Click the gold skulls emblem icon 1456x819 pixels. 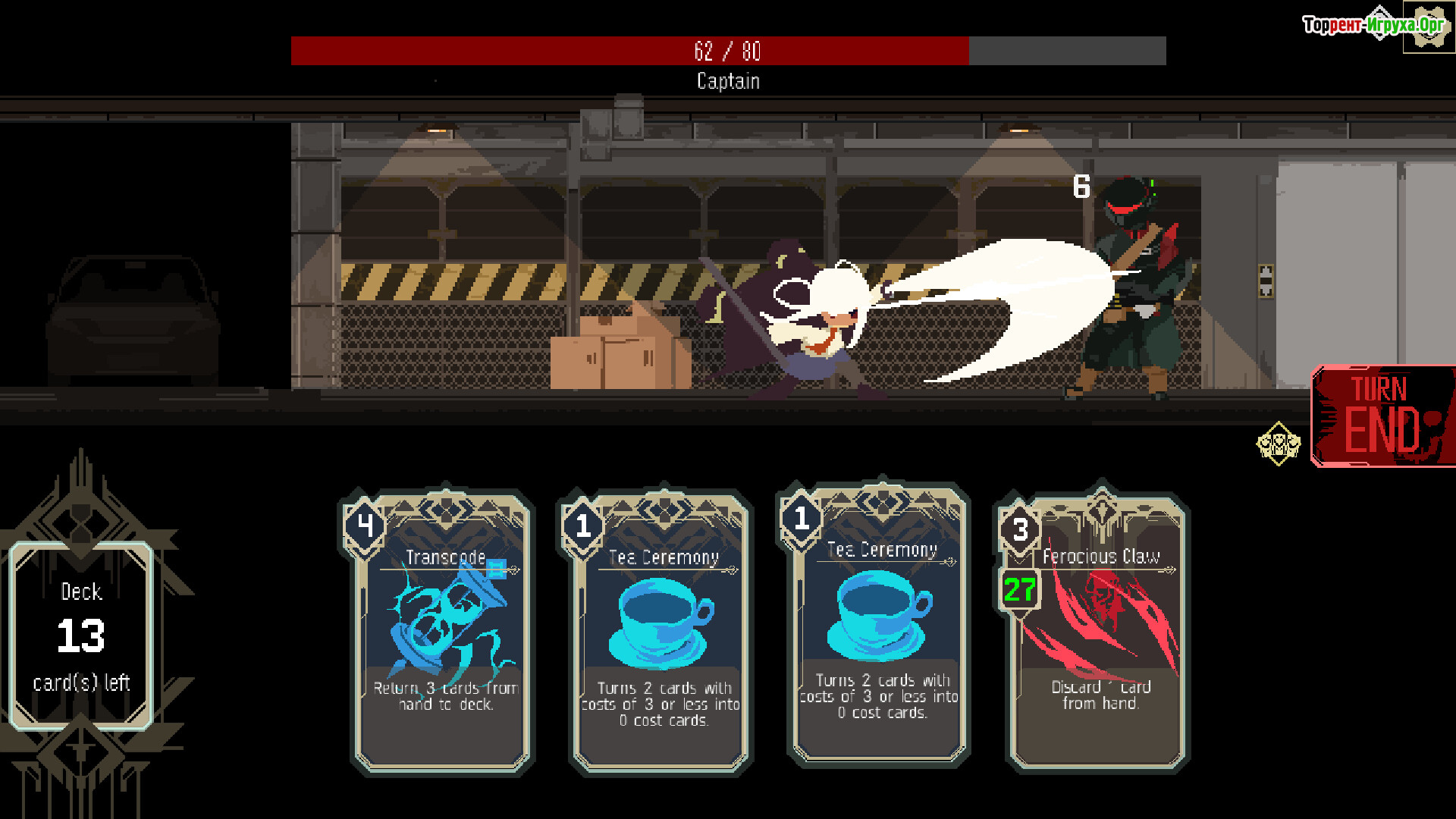[x=1279, y=444]
